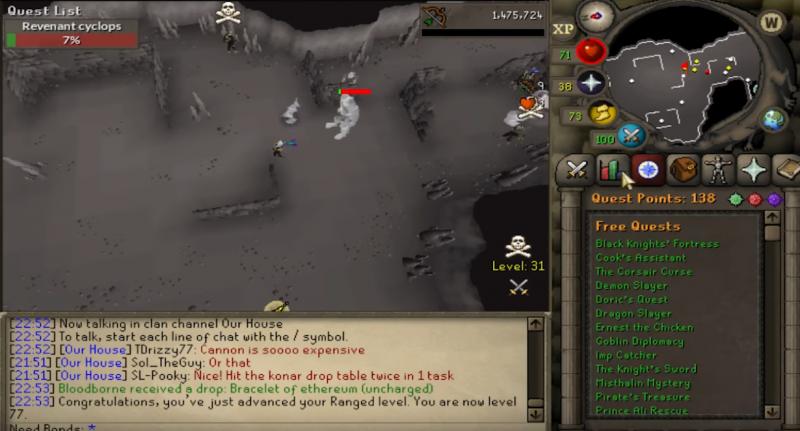Open the world map globe
800x431 pixels.
click(775, 120)
